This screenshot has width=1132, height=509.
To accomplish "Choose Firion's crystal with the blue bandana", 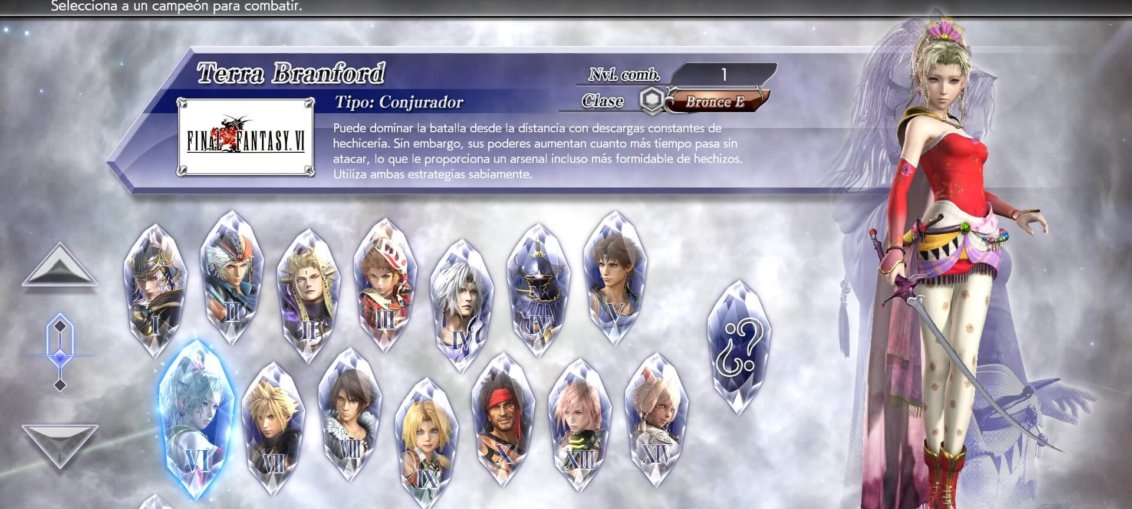I will 232,279.
